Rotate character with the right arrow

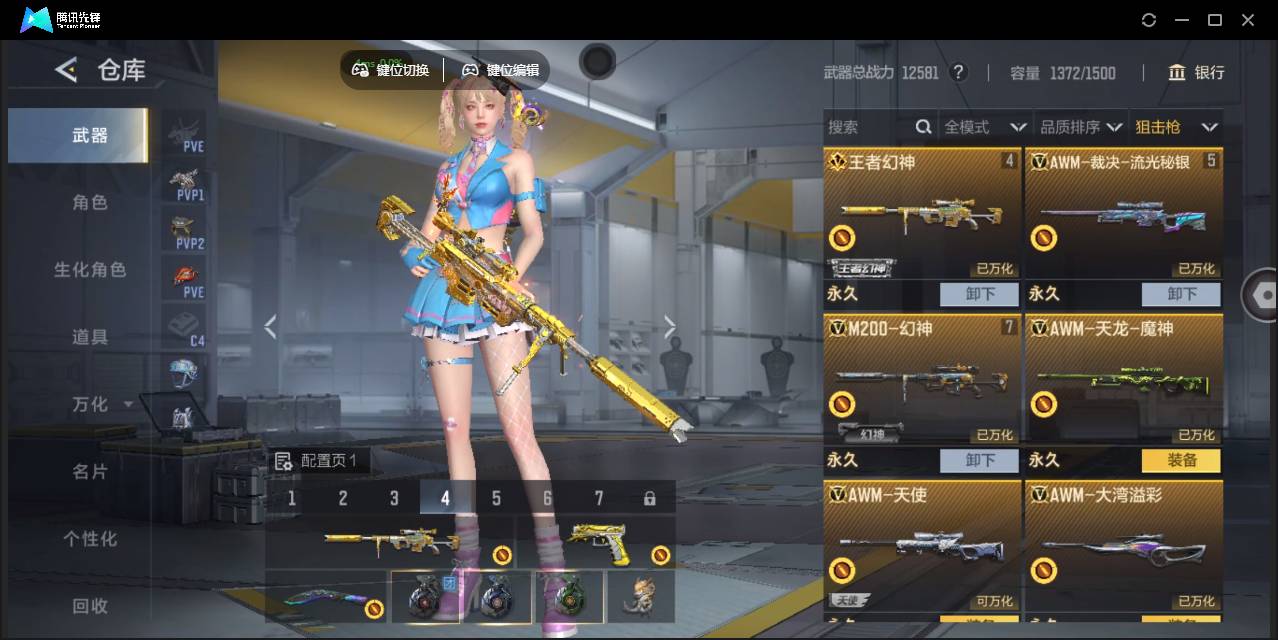670,327
